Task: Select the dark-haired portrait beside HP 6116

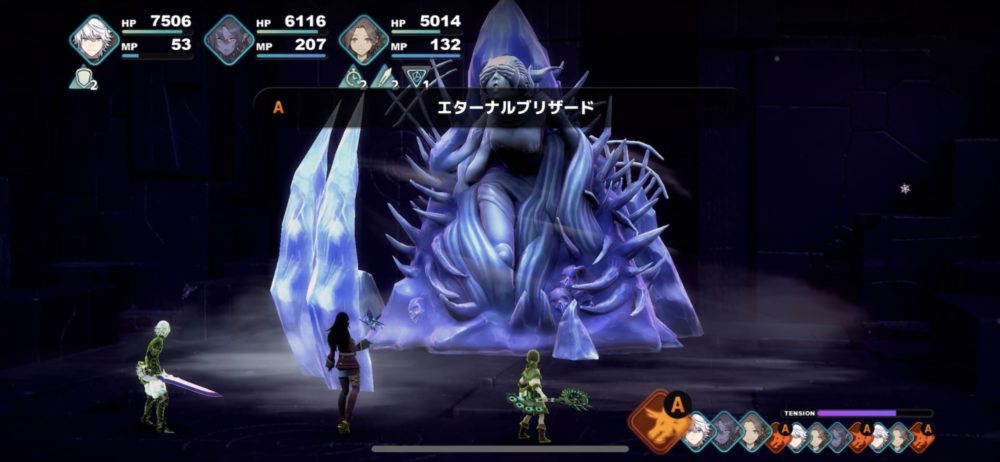Action: pyautogui.click(x=228, y=40)
